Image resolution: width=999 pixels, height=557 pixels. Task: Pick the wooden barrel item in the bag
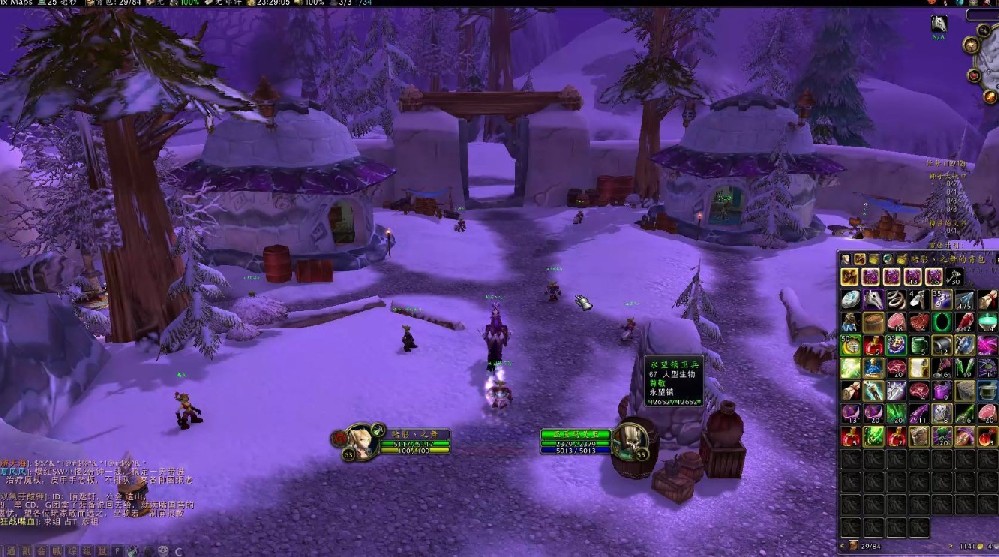click(874, 322)
